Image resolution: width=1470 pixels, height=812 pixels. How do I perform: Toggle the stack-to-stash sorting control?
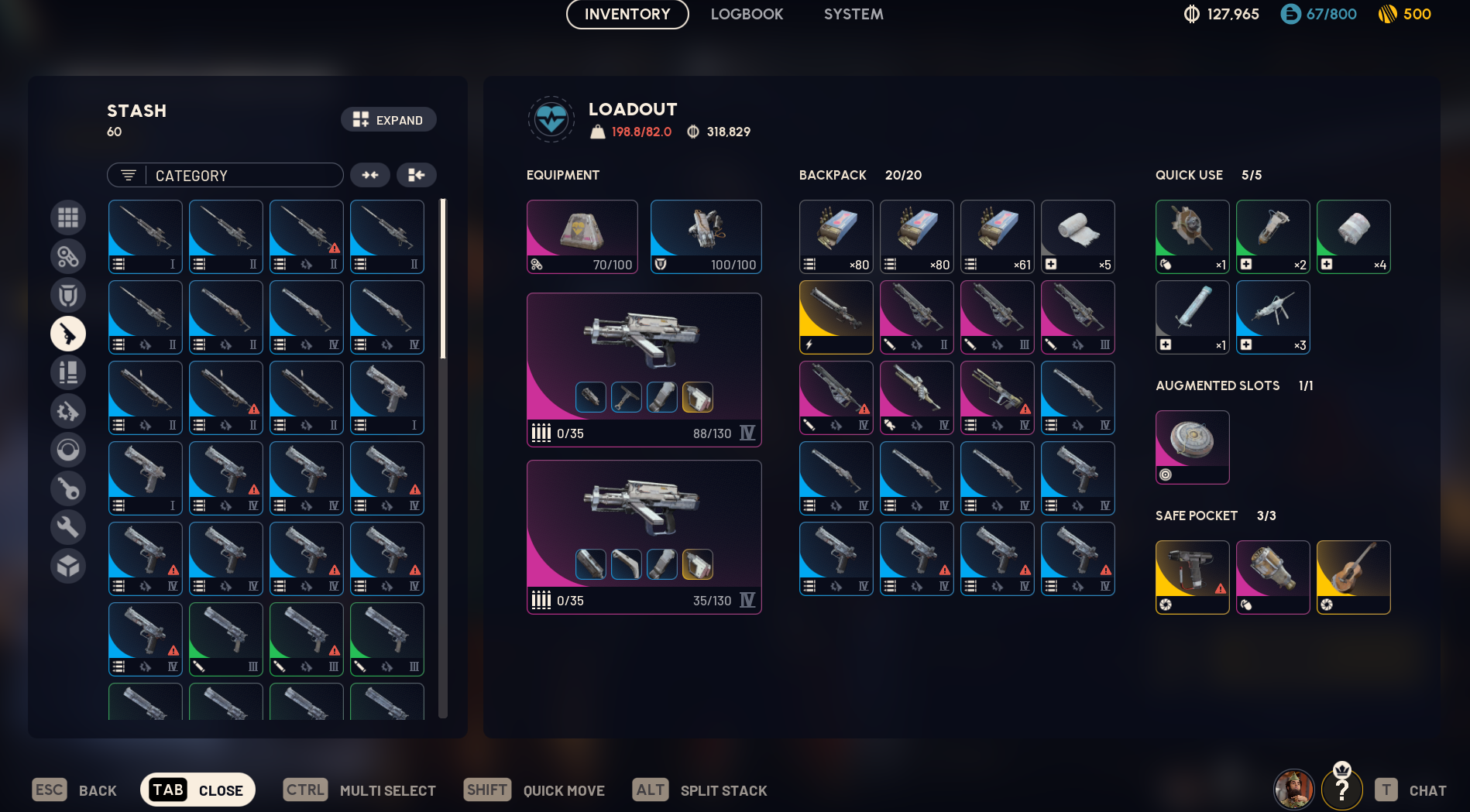pos(416,175)
